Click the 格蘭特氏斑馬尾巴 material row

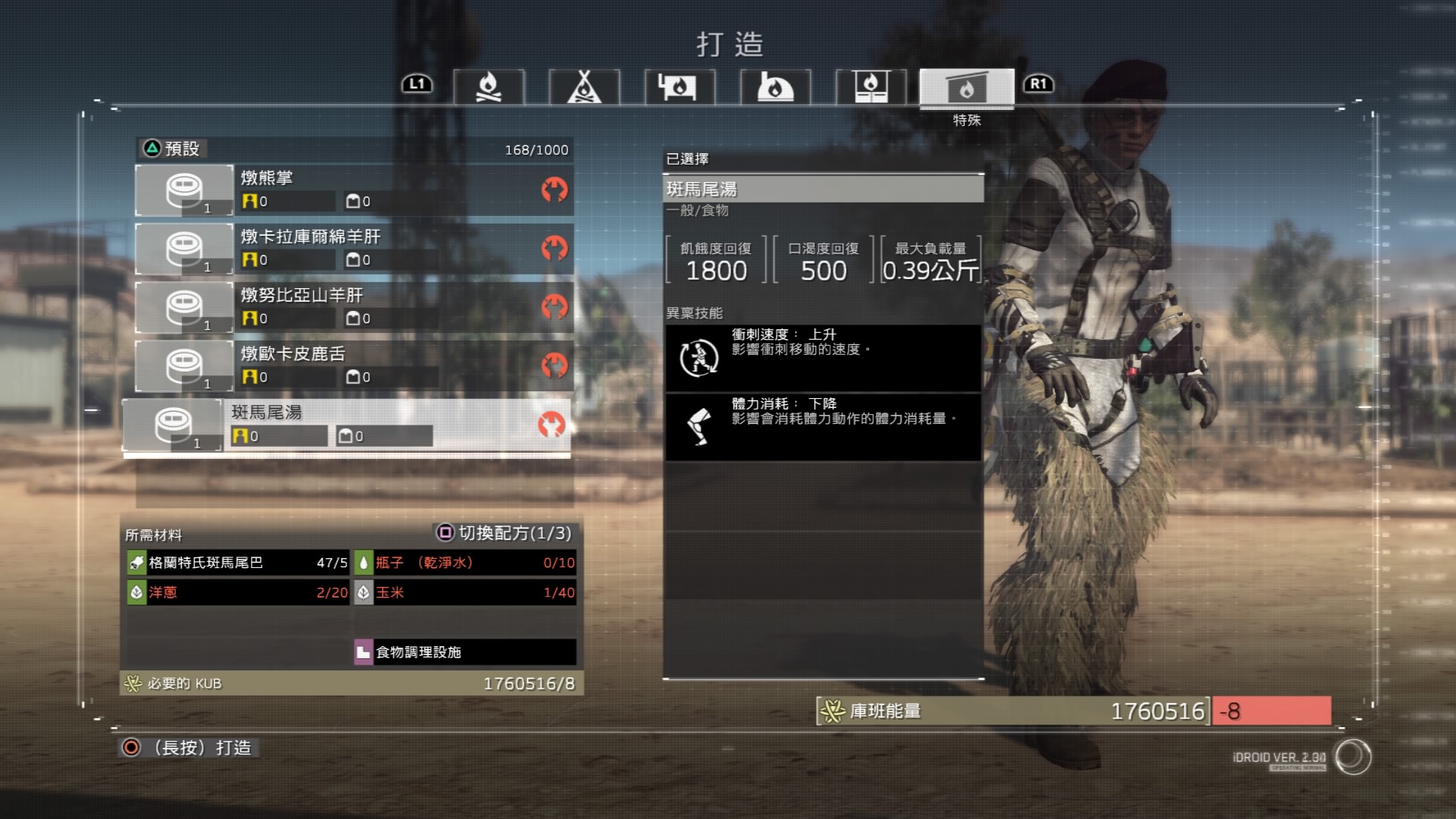click(237, 563)
